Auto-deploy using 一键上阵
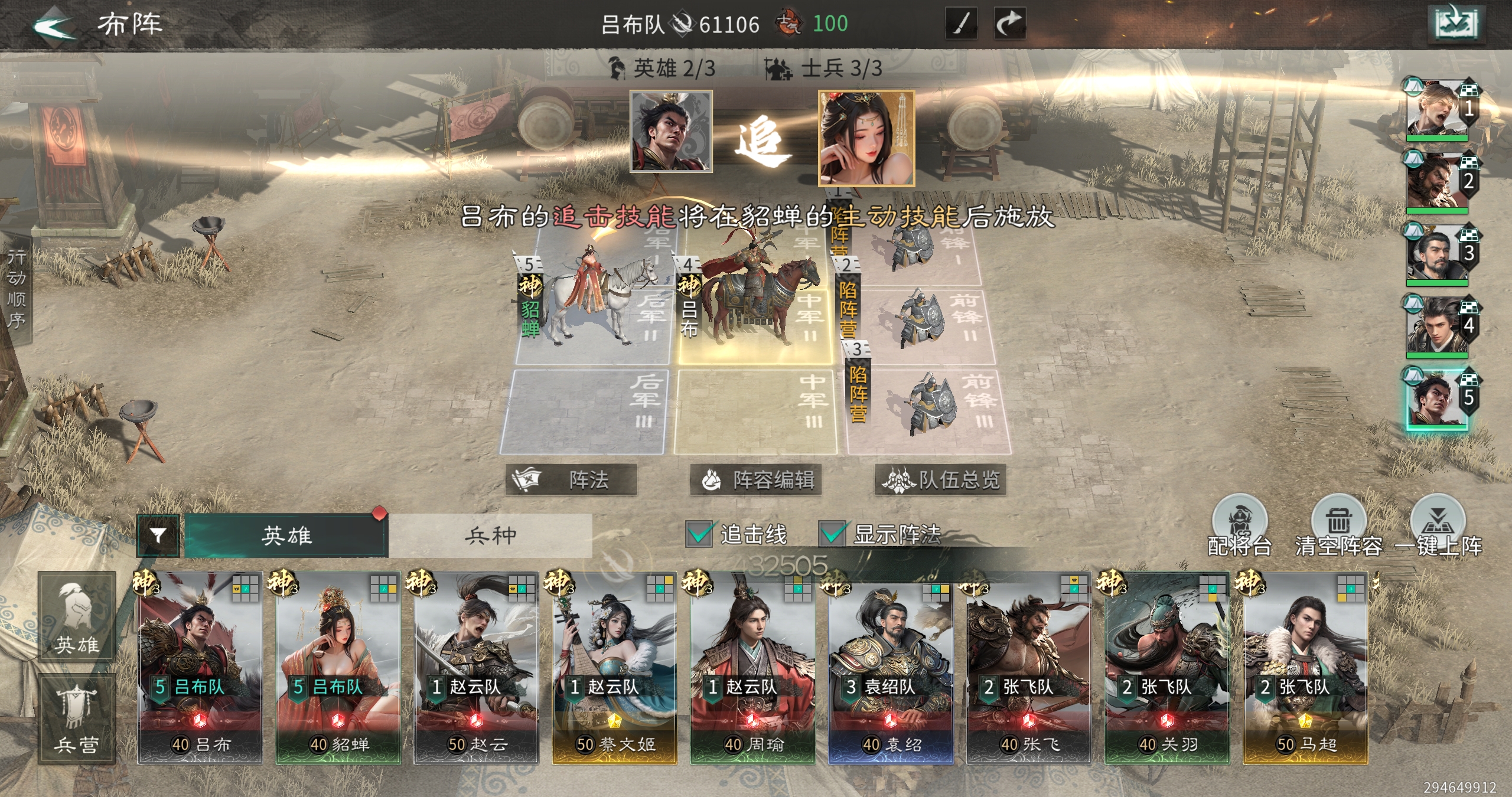 pyautogui.click(x=1438, y=527)
